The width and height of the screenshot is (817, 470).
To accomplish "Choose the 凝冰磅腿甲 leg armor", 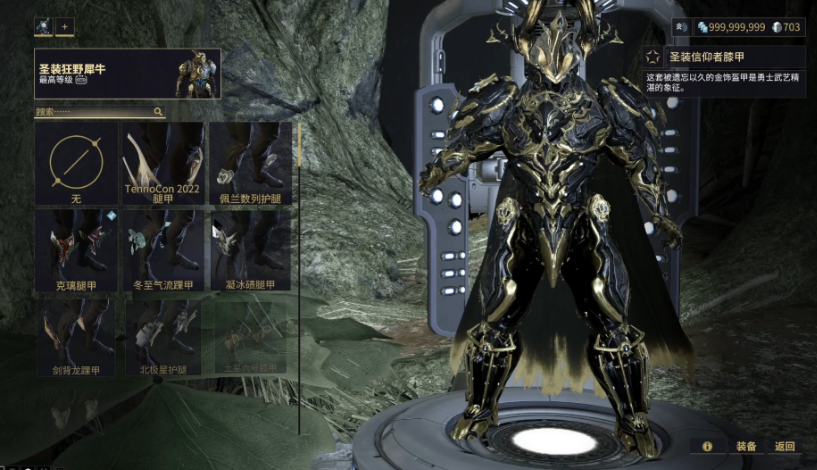I will click(250, 250).
